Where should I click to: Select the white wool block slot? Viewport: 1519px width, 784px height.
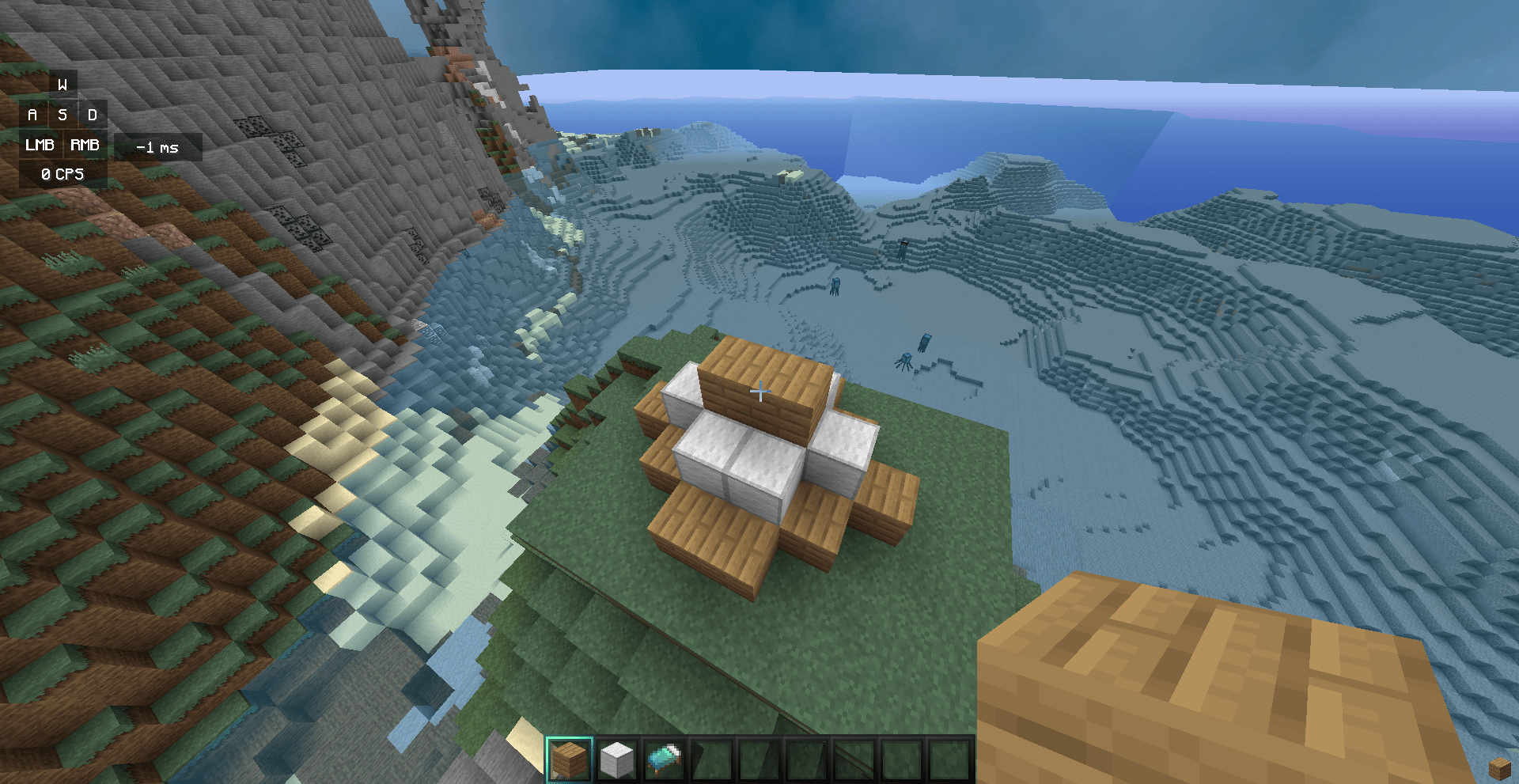616,759
